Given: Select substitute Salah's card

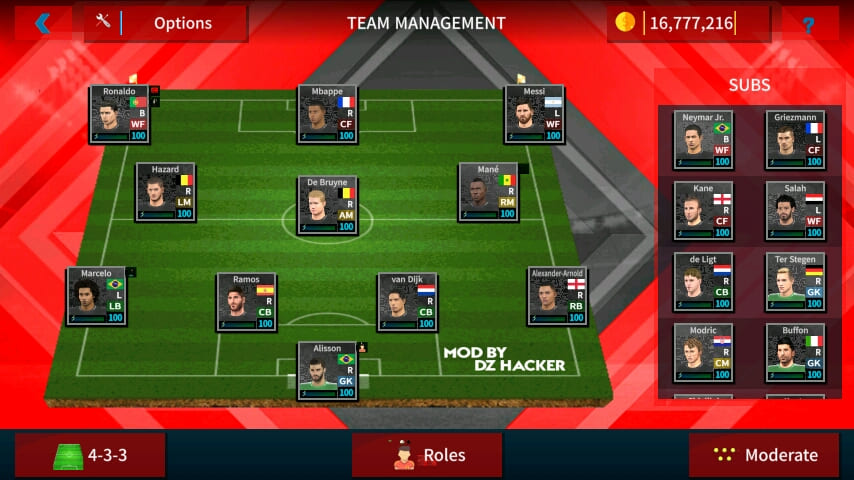Looking at the screenshot, I should click(x=796, y=210).
